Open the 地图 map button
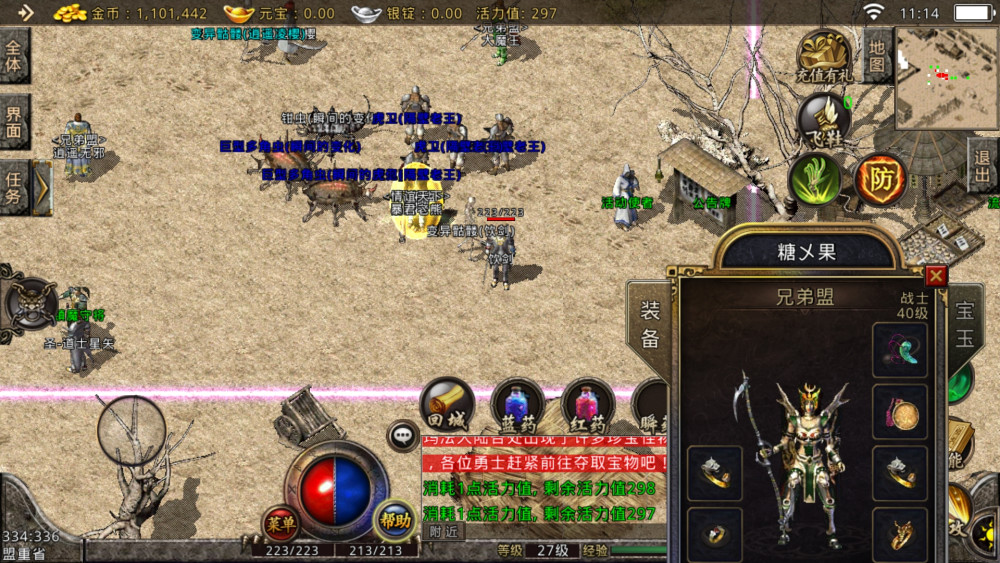The image size is (1000, 563). pos(877,56)
